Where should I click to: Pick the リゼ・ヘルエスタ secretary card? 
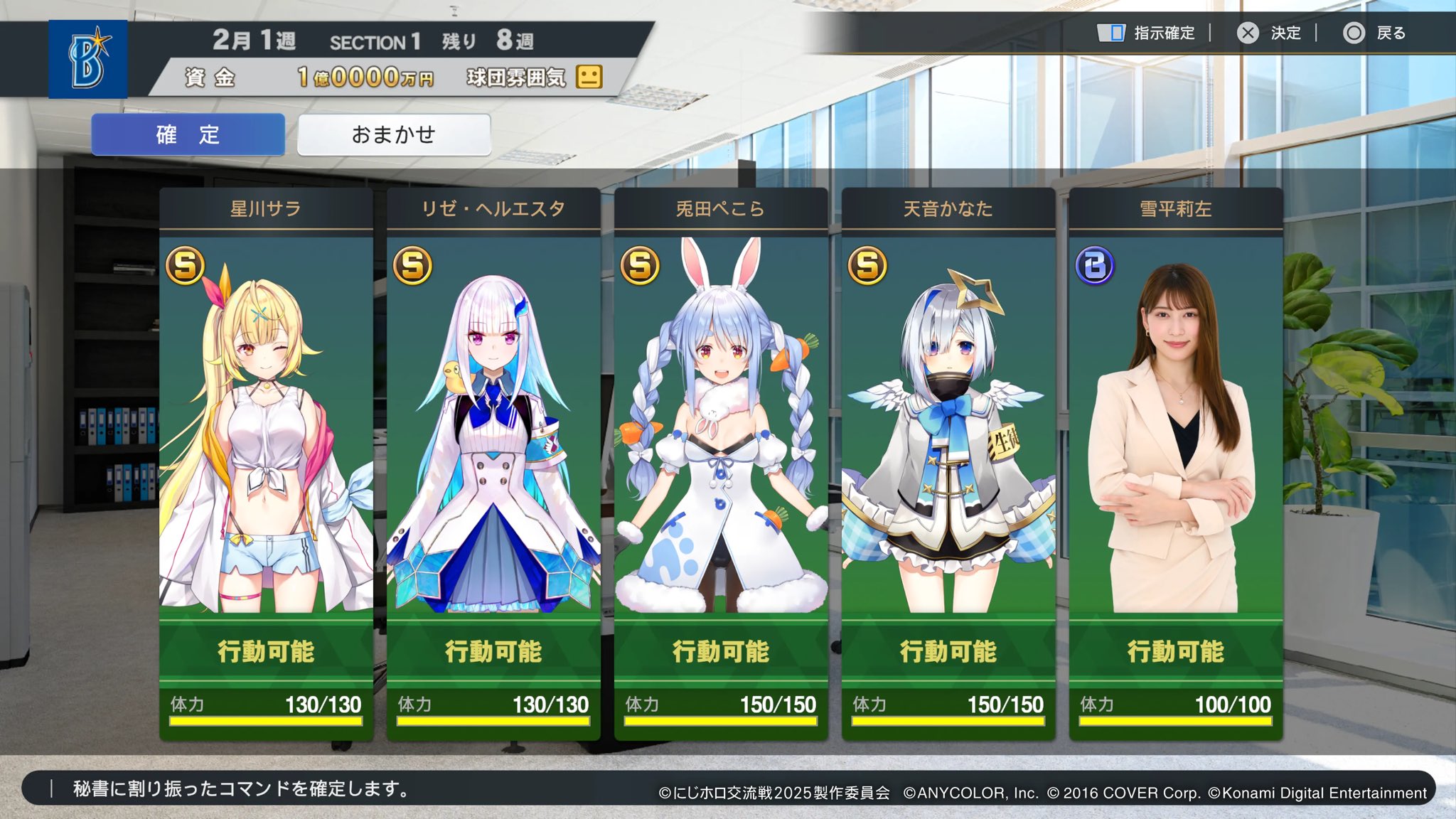[x=493, y=462]
